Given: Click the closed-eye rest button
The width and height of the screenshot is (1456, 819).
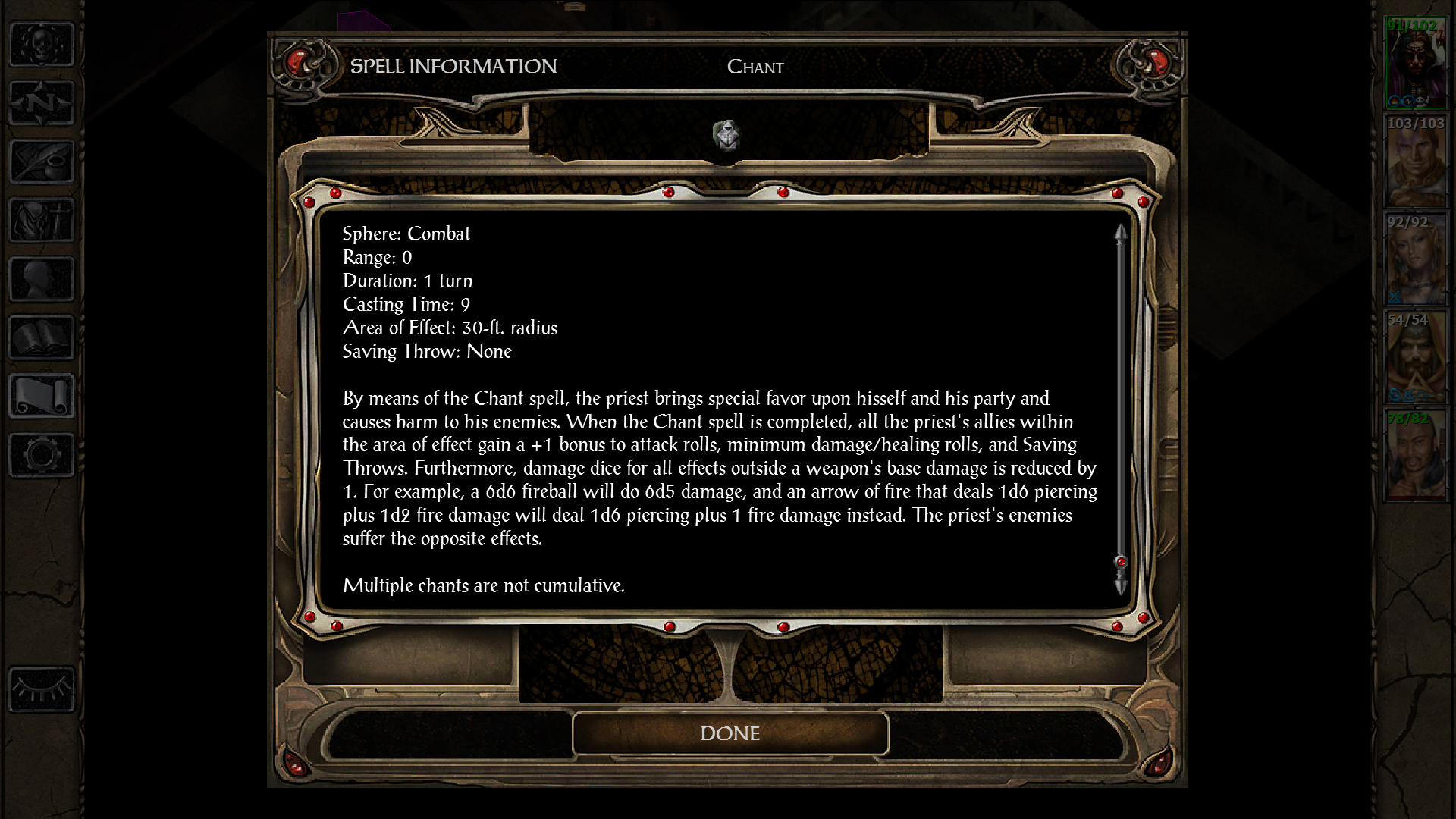Looking at the screenshot, I should tap(42, 689).
